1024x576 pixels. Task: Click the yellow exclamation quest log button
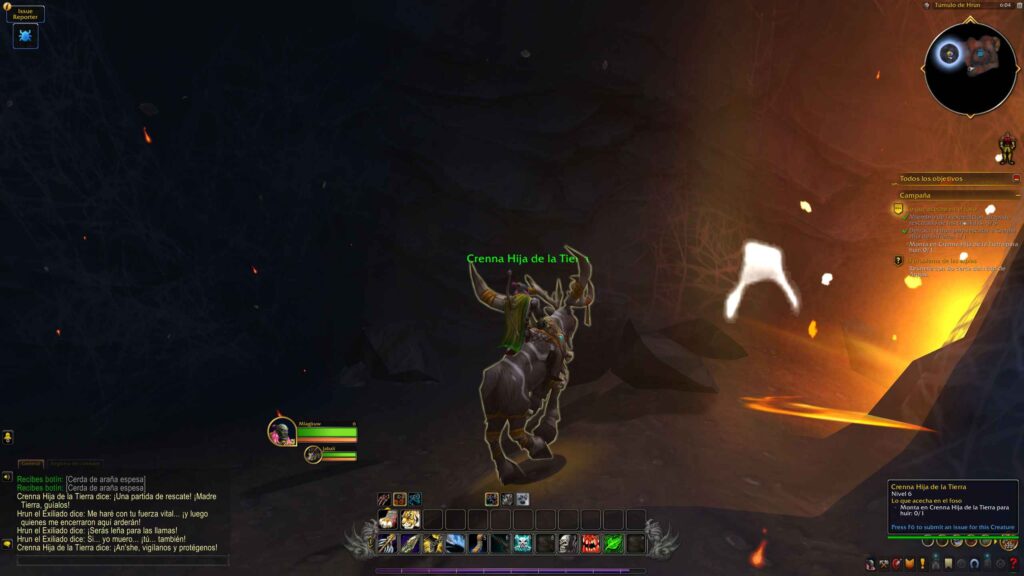pyautogui.click(x=921, y=564)
